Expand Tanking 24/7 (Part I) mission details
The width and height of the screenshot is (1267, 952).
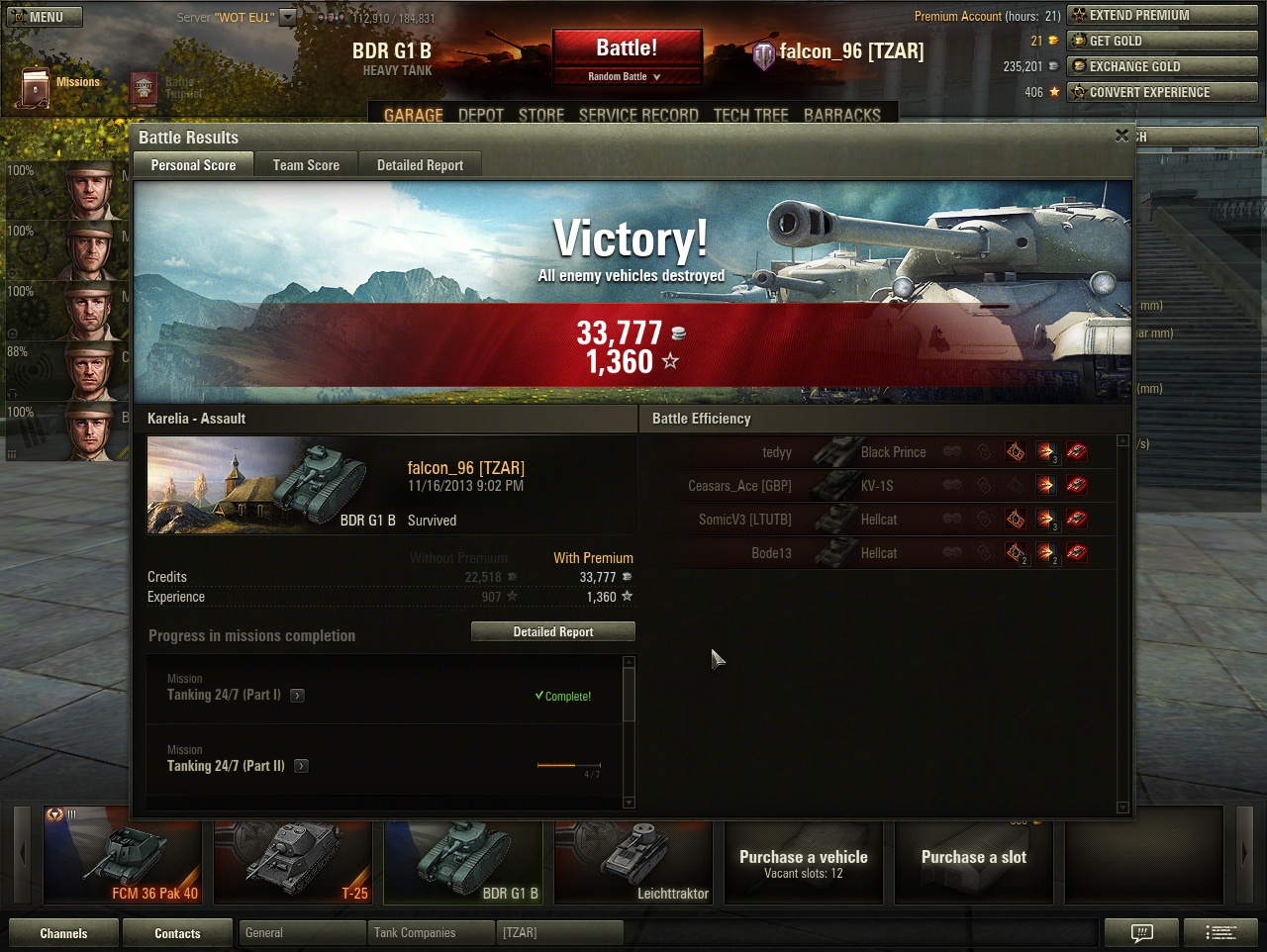[298, 696]
